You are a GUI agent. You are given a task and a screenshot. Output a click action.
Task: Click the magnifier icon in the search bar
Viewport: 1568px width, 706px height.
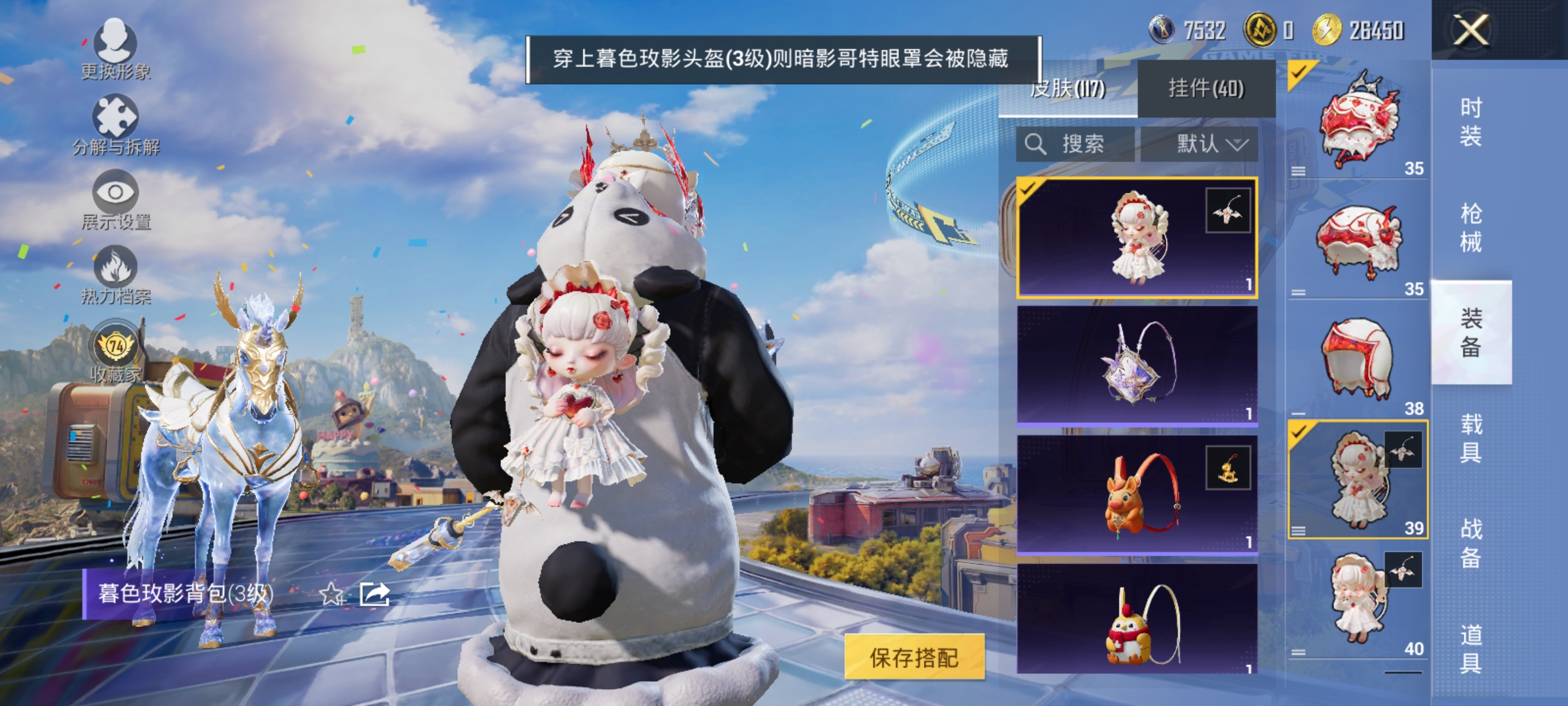(x=1036, y=144)
